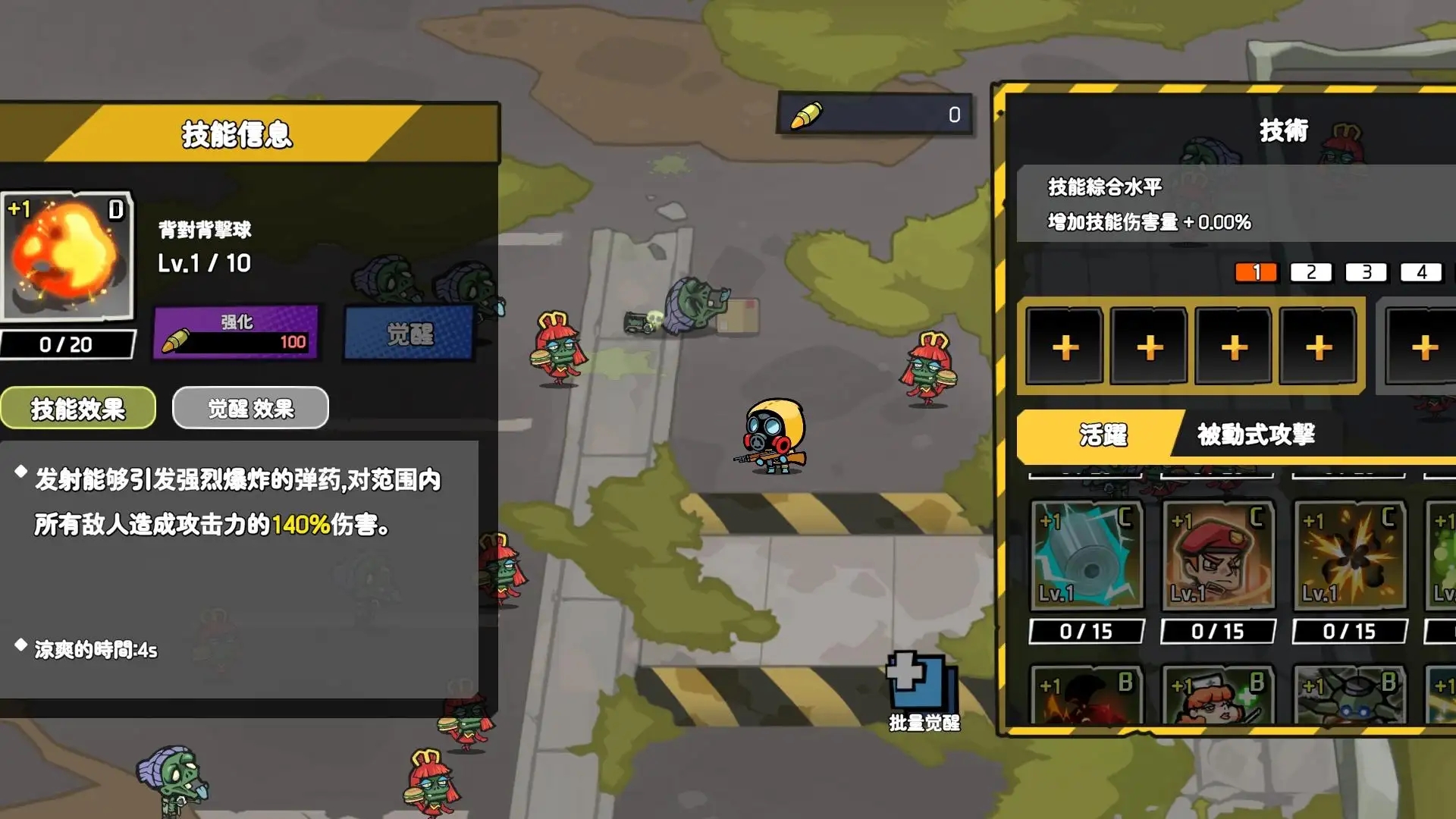Open the 技能效果 tab
Image resolution: width=1456 pixels, height=819 pixels.
(x=77, y=407)
